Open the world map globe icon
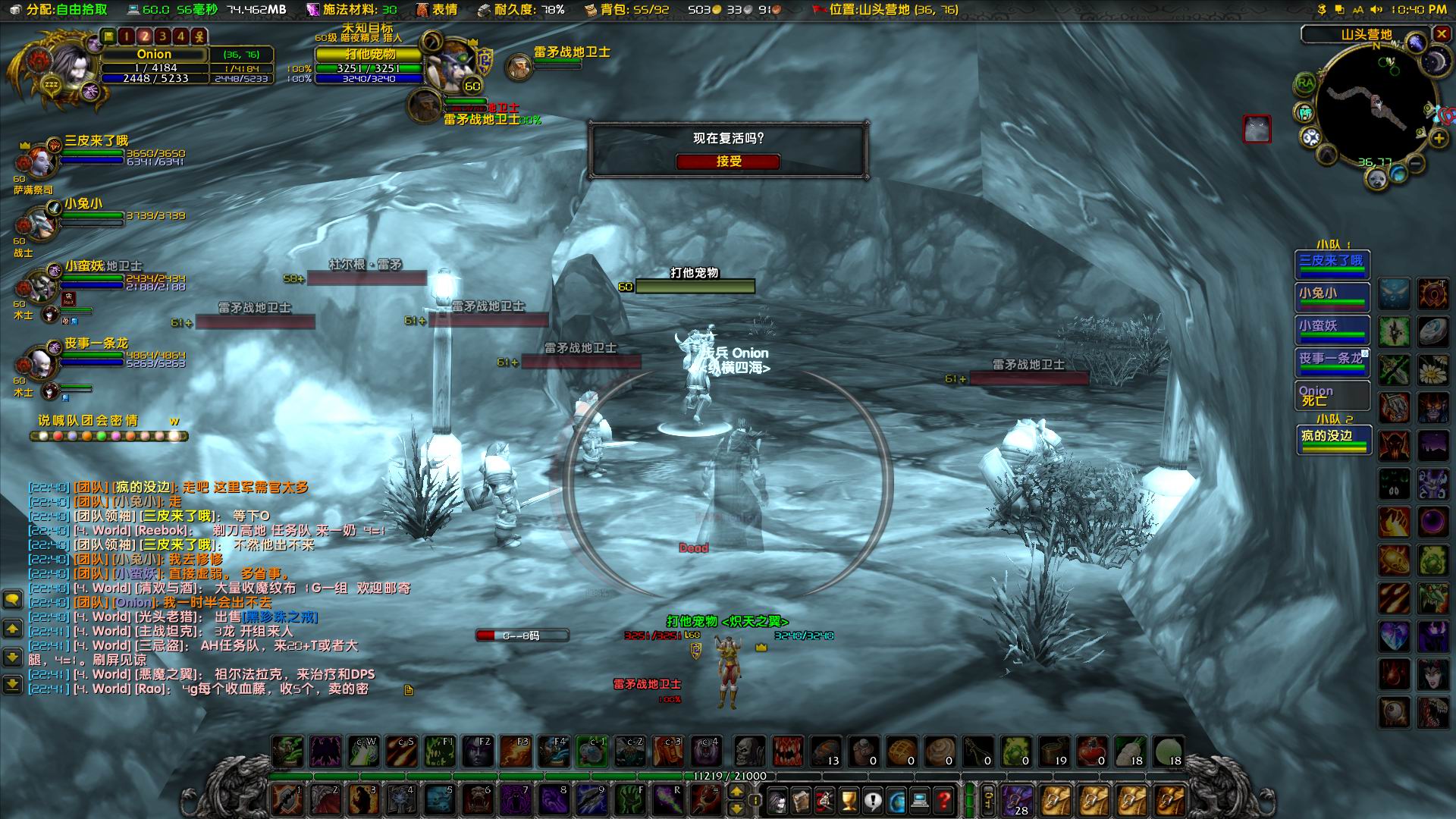The image size is (1456, 819). pyautogui.click(x=896, y=800)
